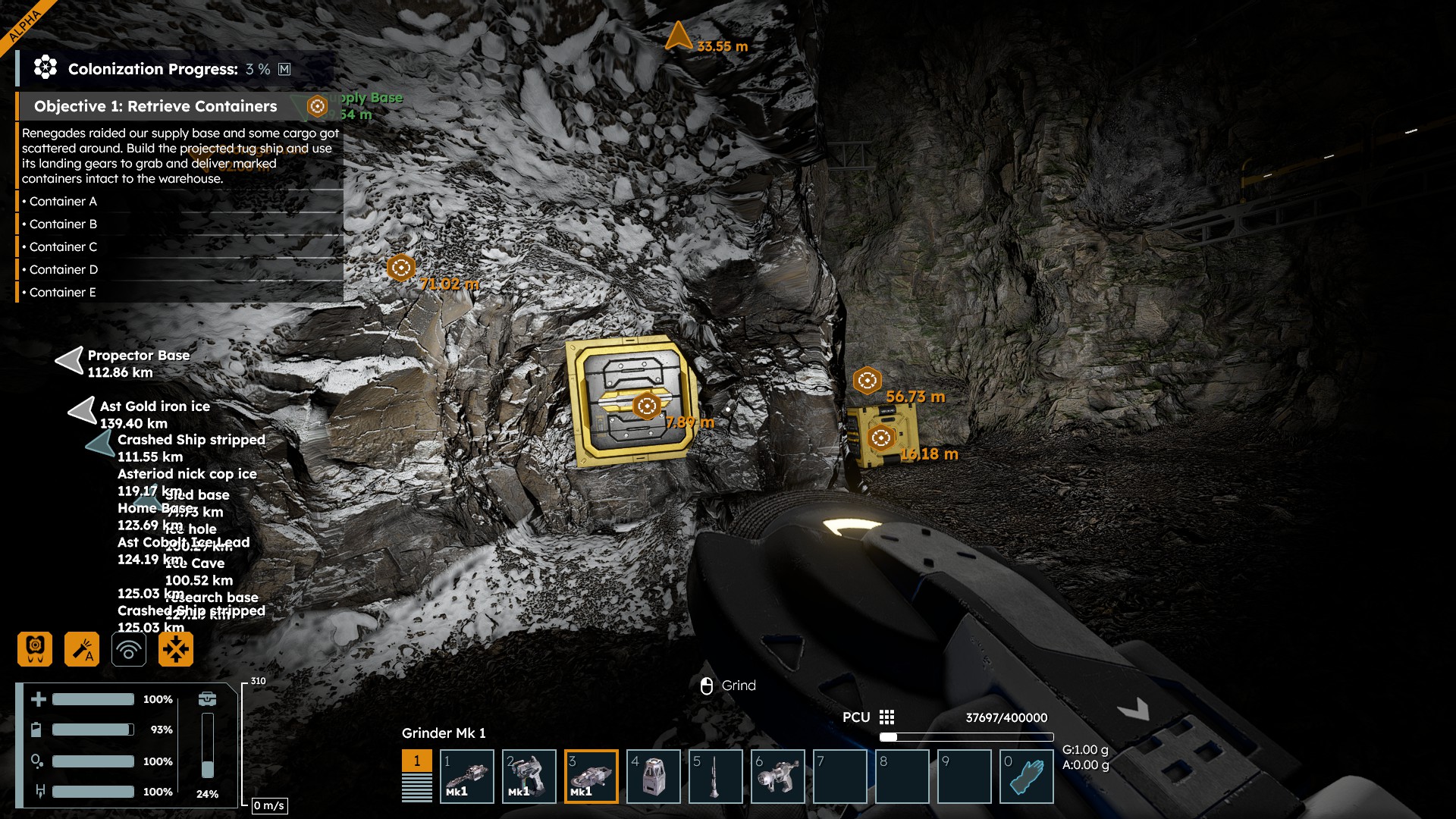Select the Container A objective entry

(x=64, y=202)
